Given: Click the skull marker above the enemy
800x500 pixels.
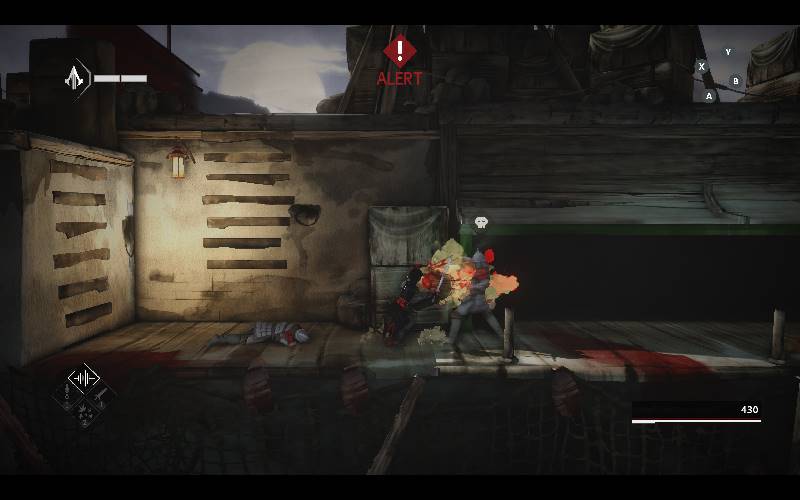Looking at the screenshot, I should [x=480, y=222].
